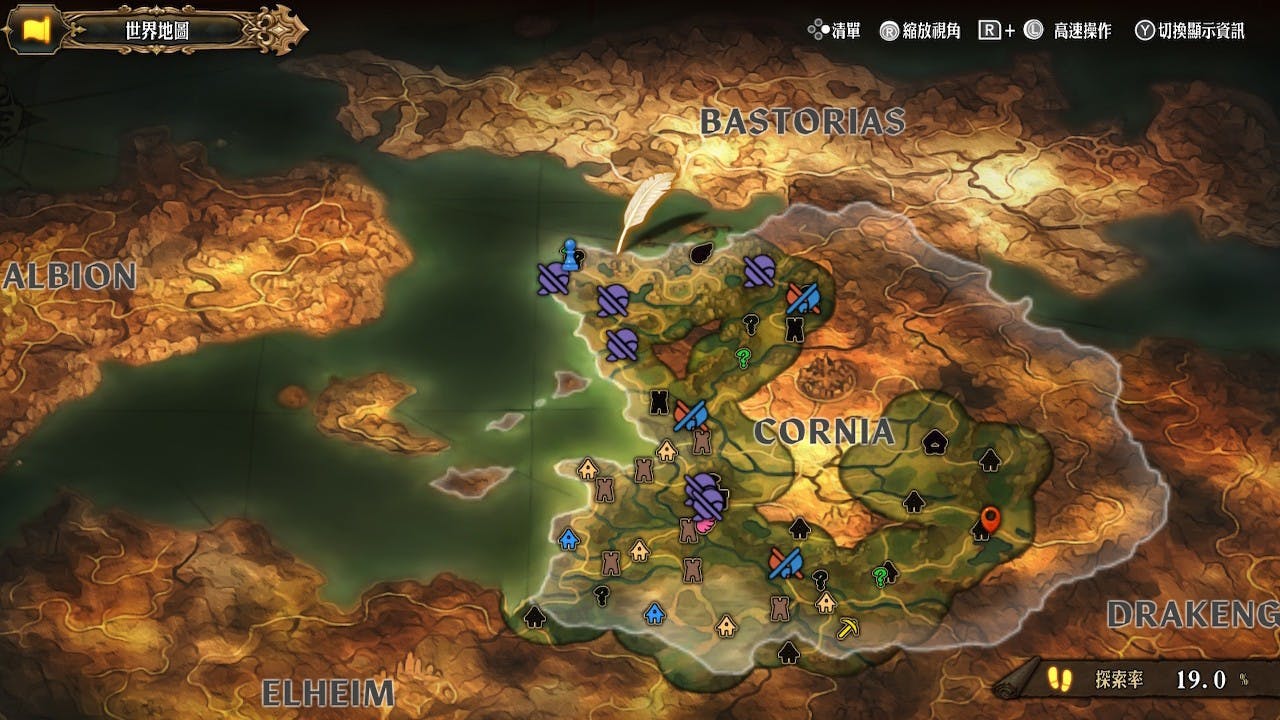Select the black feather-shaped map marker
The image size is (1280, 720).
(702, 251)
